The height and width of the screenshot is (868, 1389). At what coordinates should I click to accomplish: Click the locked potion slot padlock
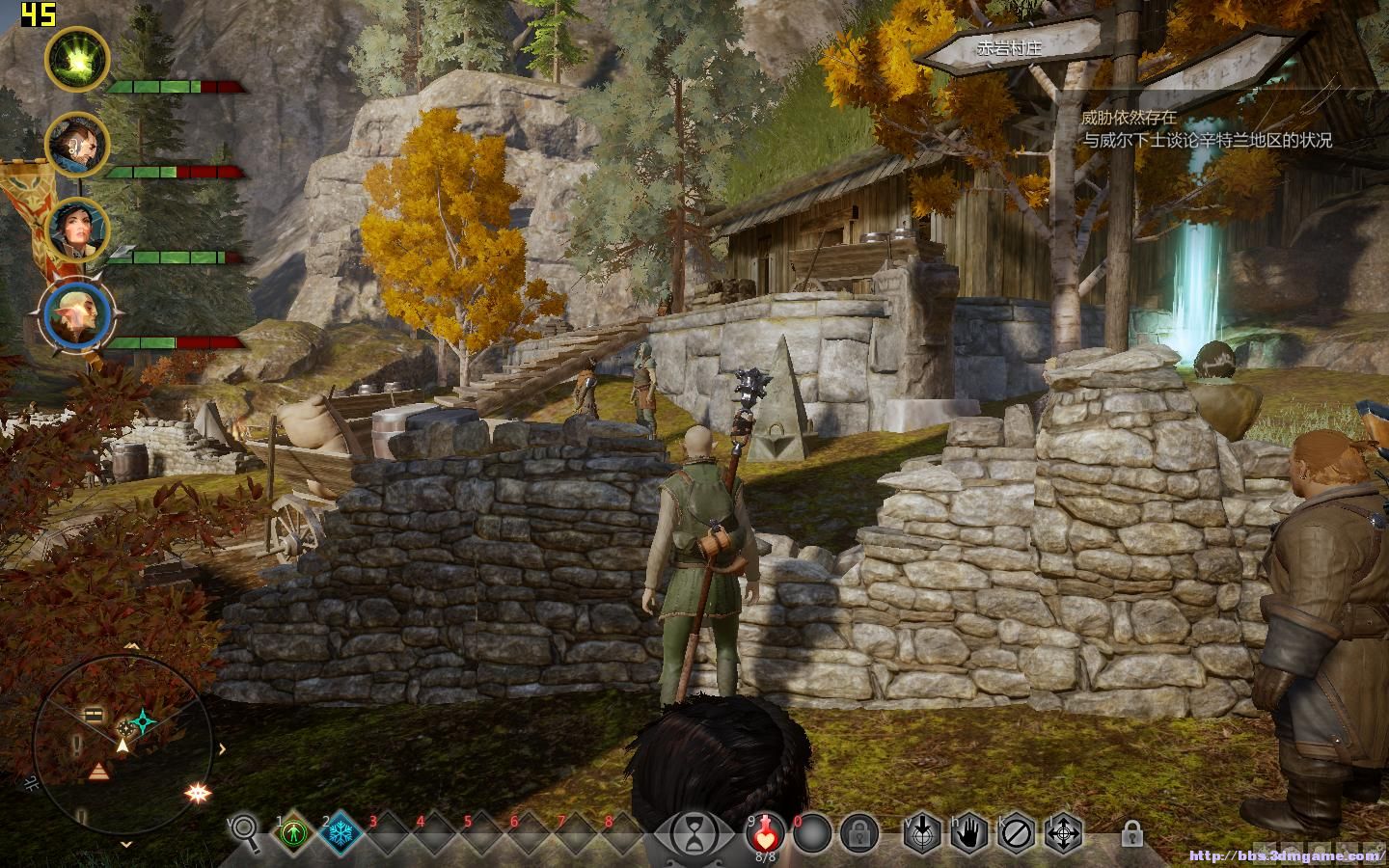(858, 832)
